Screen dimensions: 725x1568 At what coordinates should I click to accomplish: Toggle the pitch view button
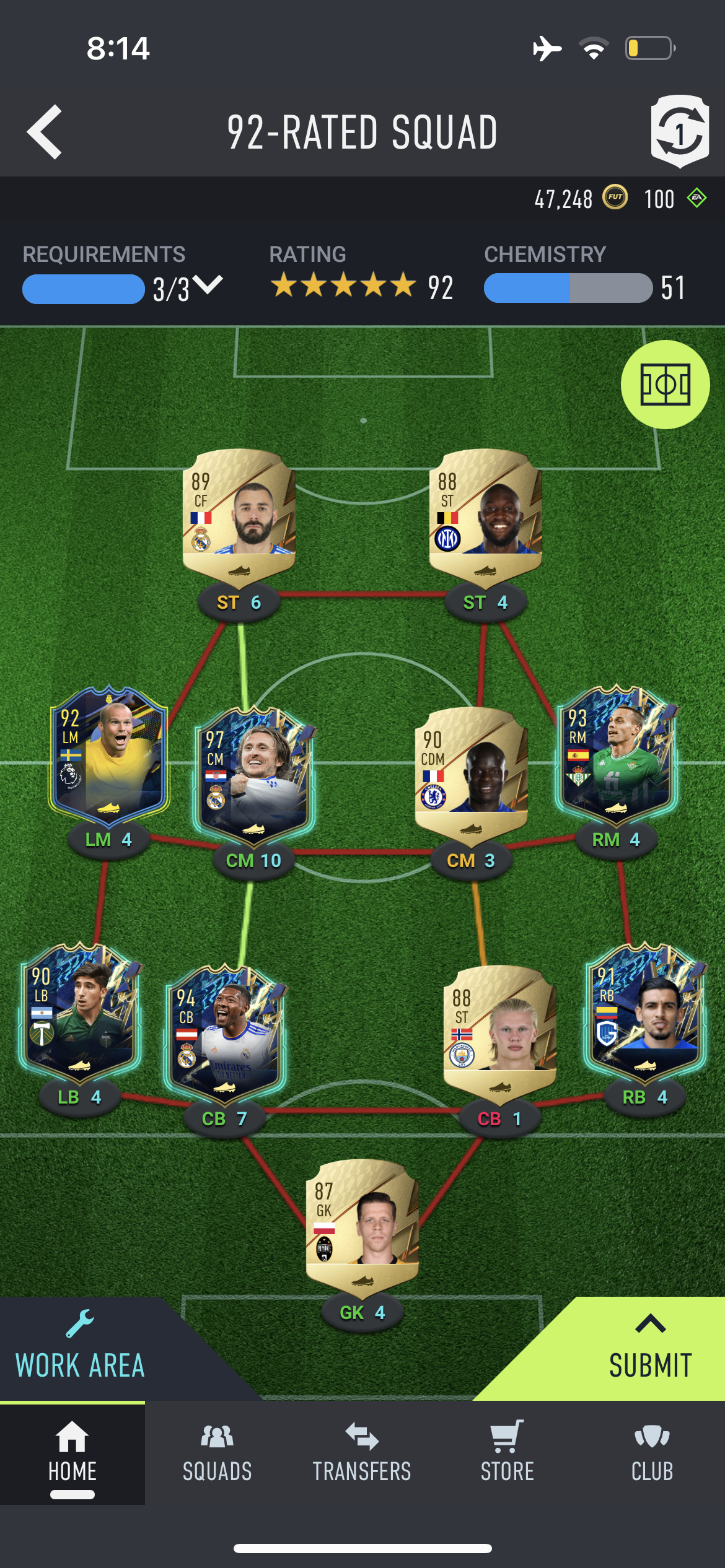(x=665, y=385)
